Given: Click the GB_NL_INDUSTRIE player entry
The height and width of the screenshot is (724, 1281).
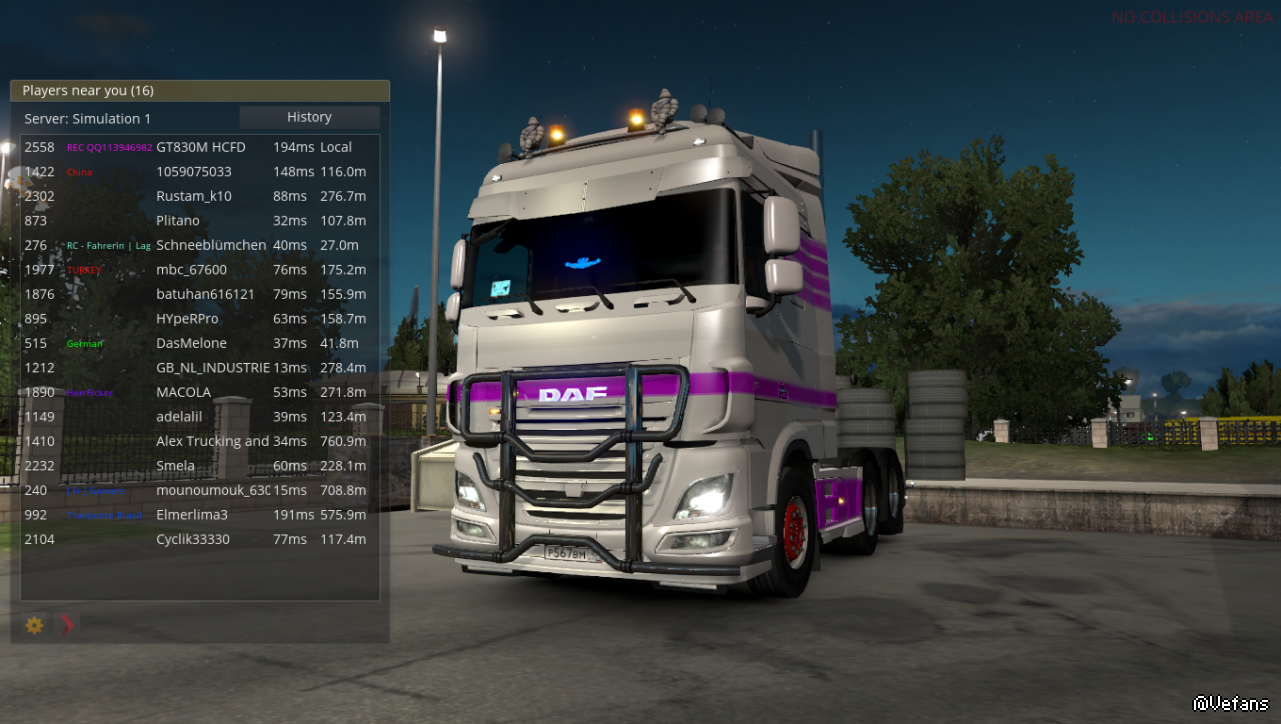Looking at the screenshot, I should [x=213, y=368].
